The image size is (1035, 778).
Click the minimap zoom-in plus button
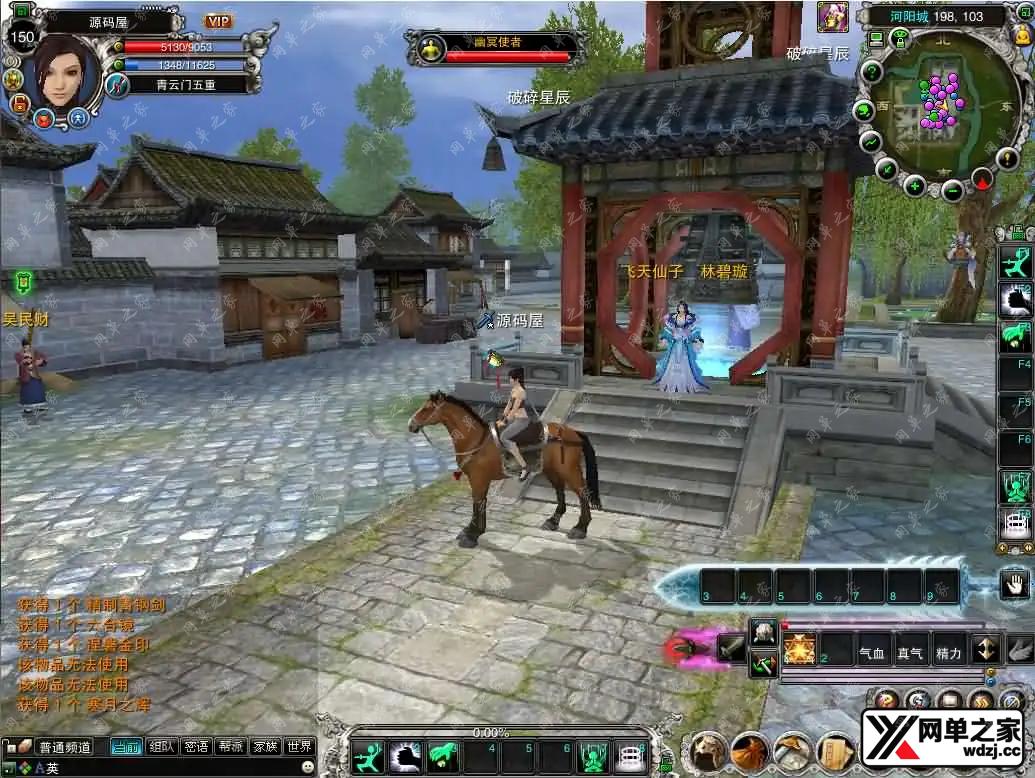tap(914, 186)
